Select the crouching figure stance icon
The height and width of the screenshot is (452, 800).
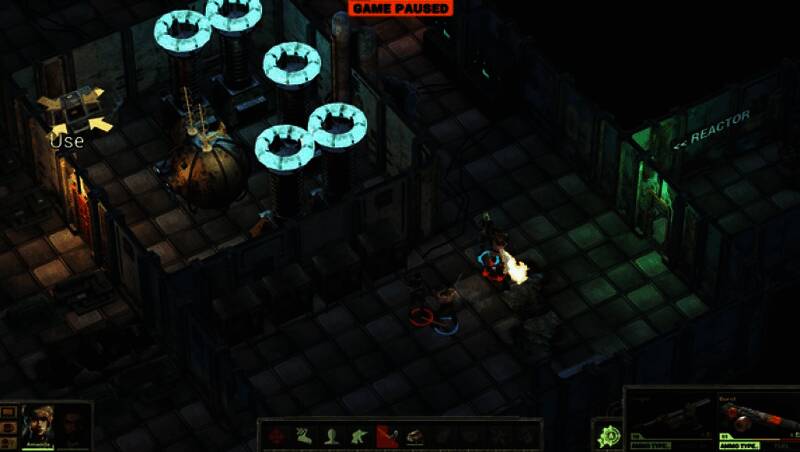click(359, 436)
